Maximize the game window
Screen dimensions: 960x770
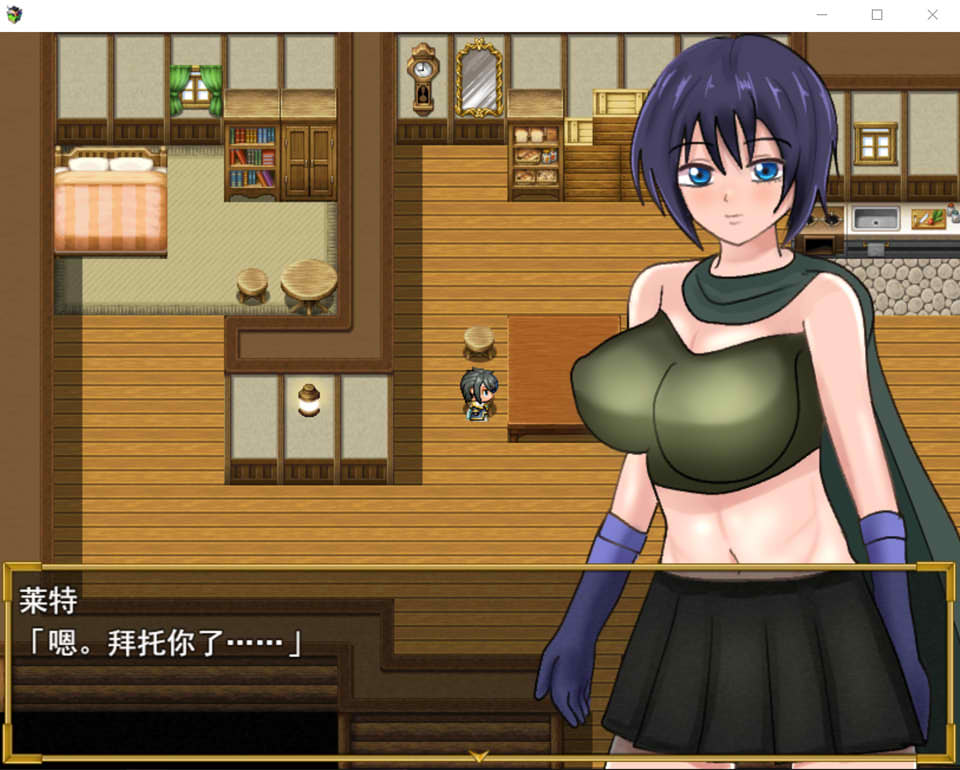[877, 15]
